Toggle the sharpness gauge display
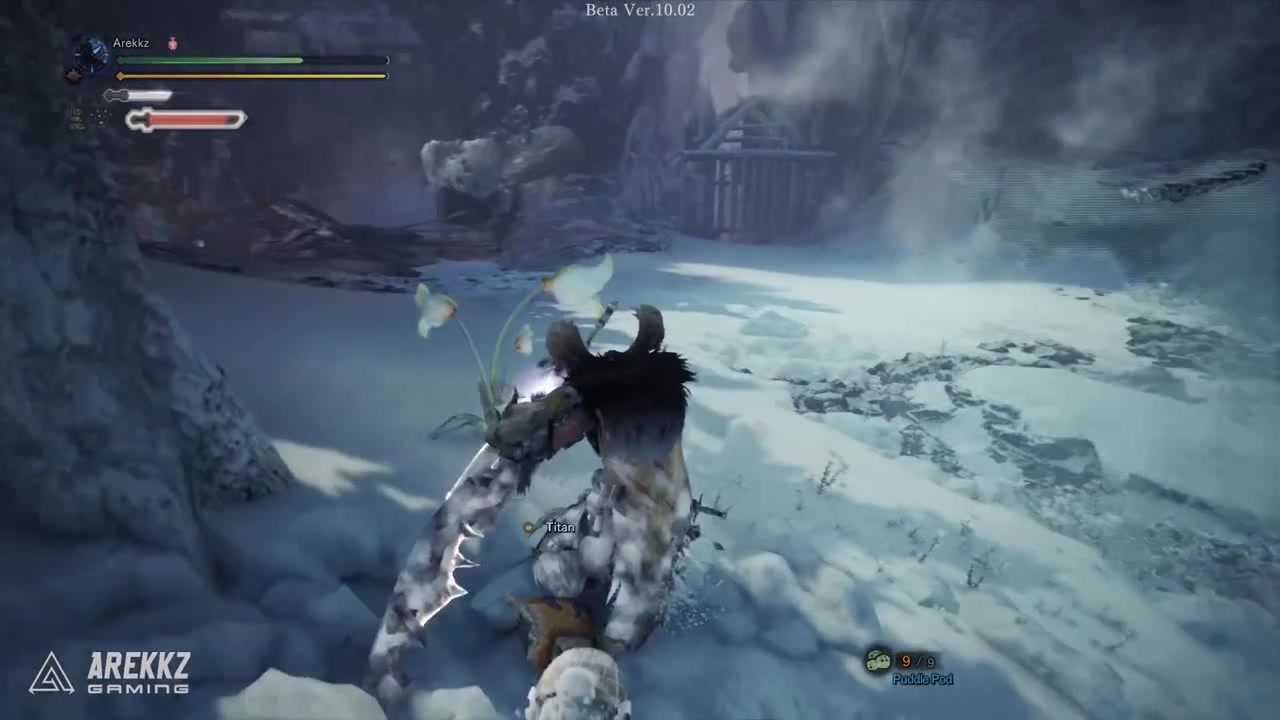The height and width of the screenshot is (720, 1280). (x=140, y=95)
